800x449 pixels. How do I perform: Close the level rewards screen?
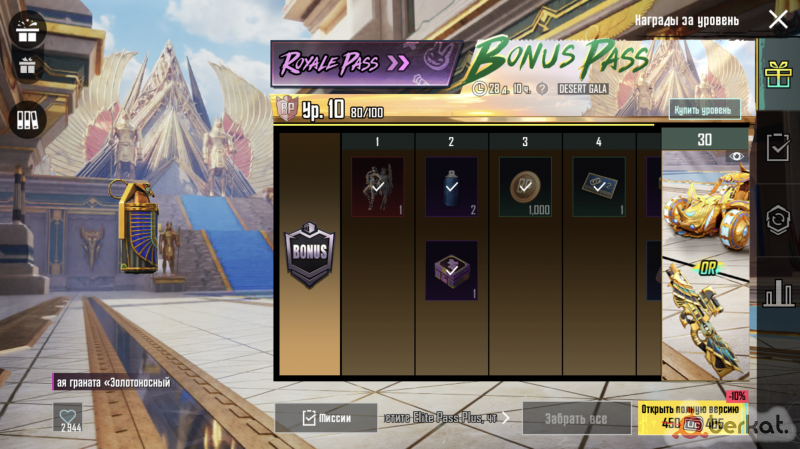point(777,20)
